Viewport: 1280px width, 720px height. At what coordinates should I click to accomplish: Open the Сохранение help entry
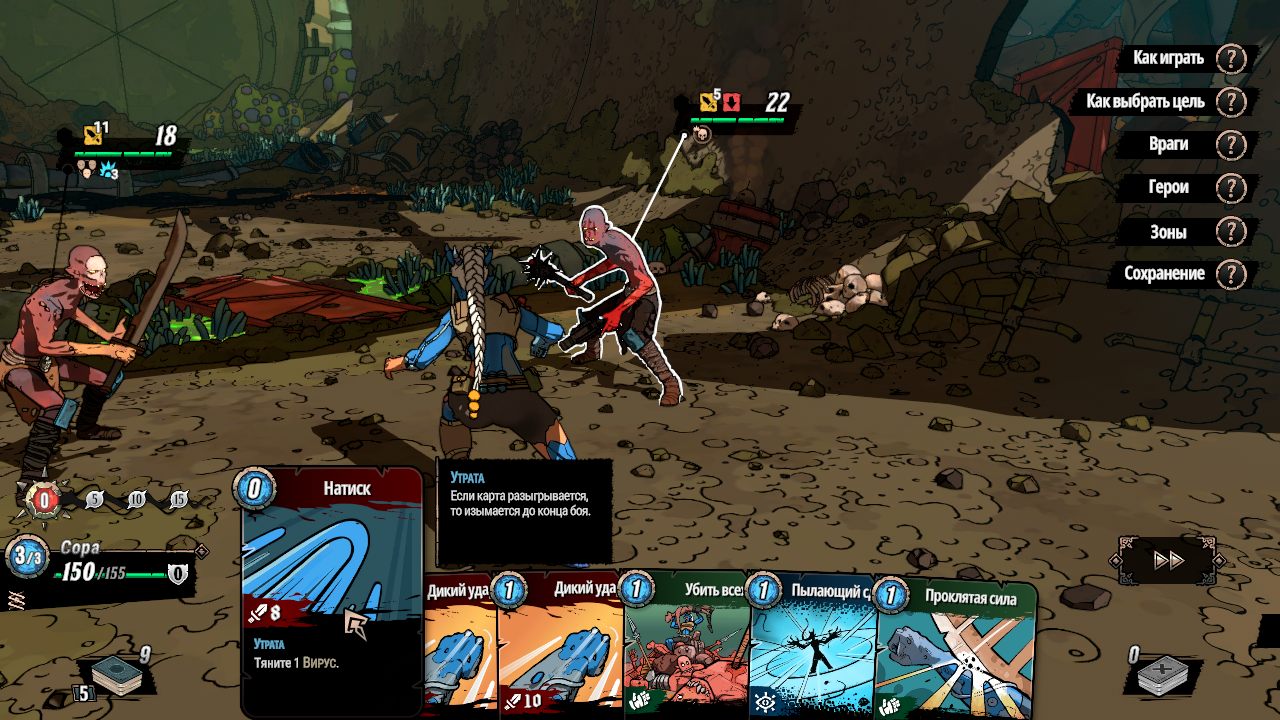click(x=1164, y=273)
